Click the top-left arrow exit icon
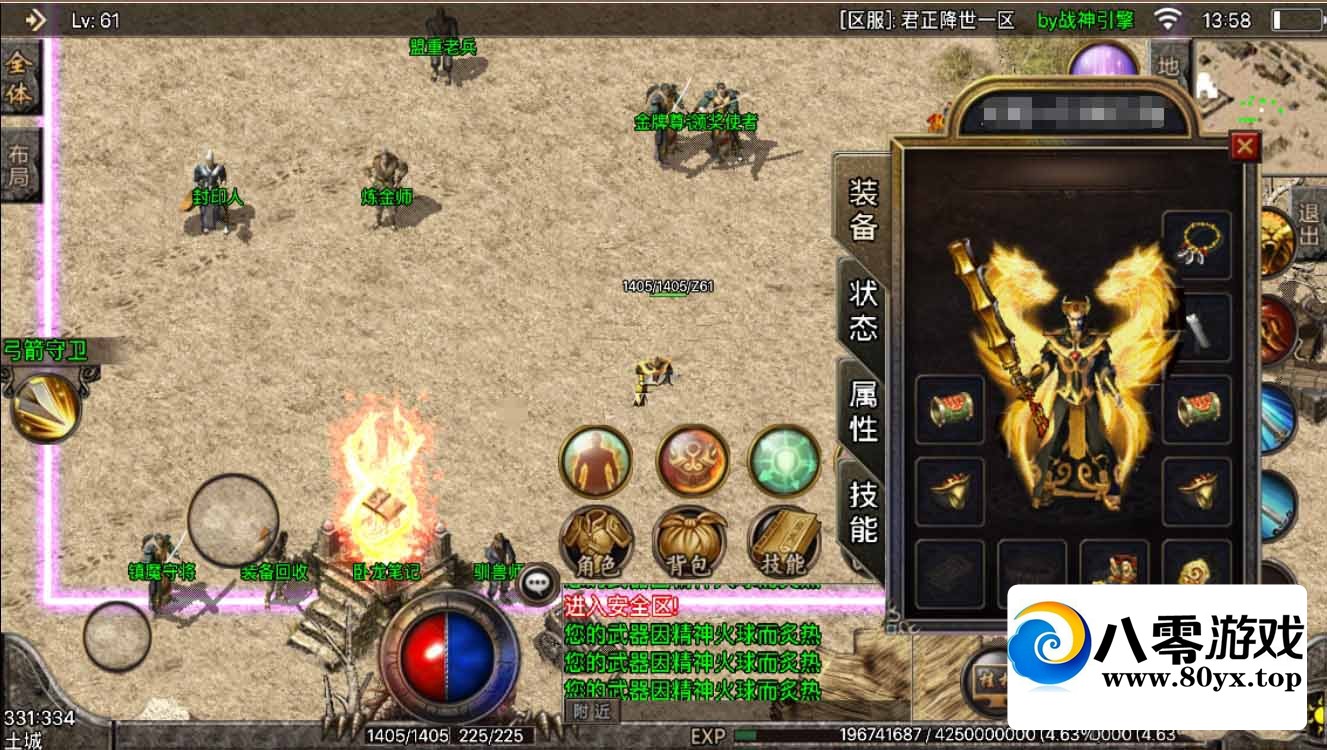Screen dimensions: 1327x750 tap(35, 19)
